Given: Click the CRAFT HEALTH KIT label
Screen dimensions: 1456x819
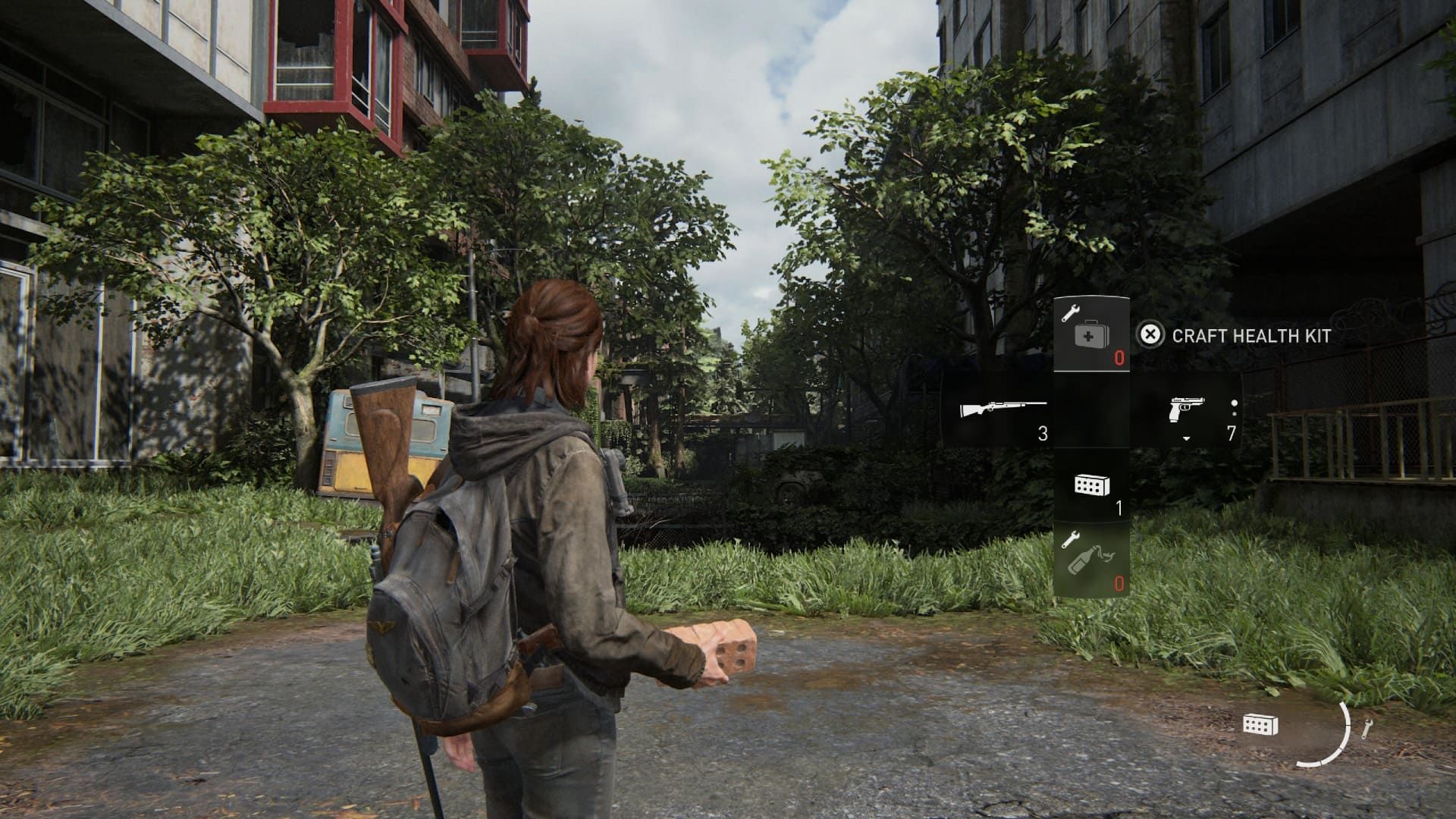Looking at the screenshot, I should 1251,335.
